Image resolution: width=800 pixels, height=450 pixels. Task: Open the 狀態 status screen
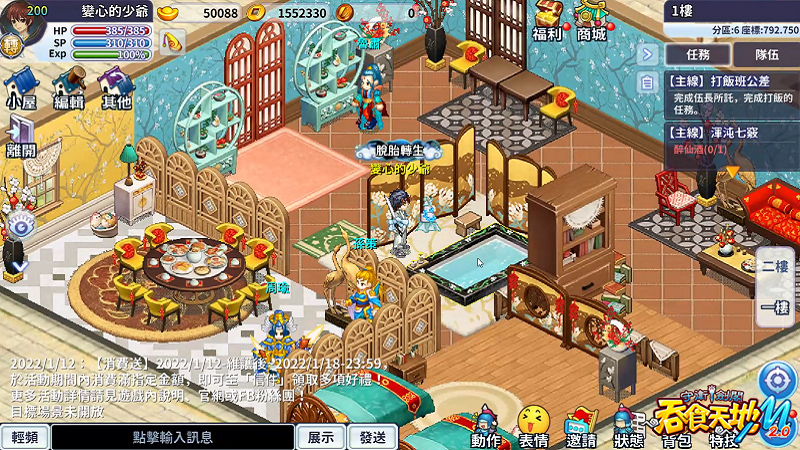coord(628,426)
